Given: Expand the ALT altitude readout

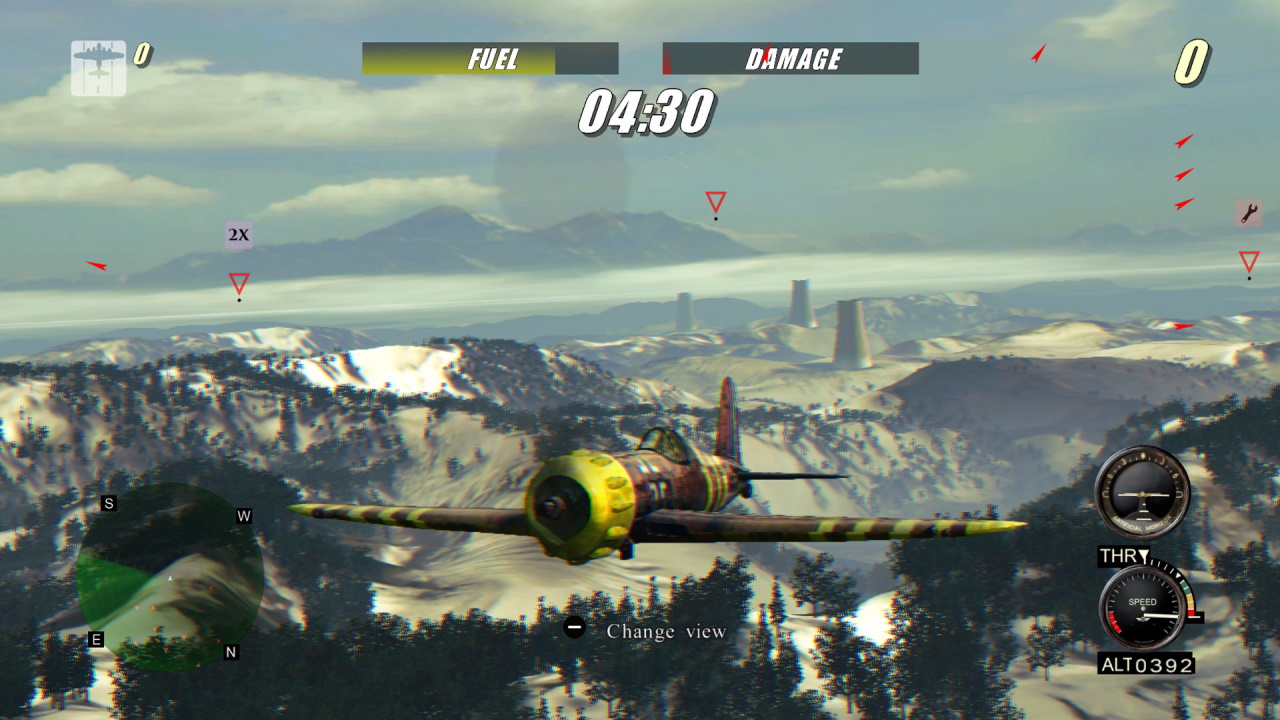Looking at the screenshot, I should pyautogui.click(x=1146, y=664).
